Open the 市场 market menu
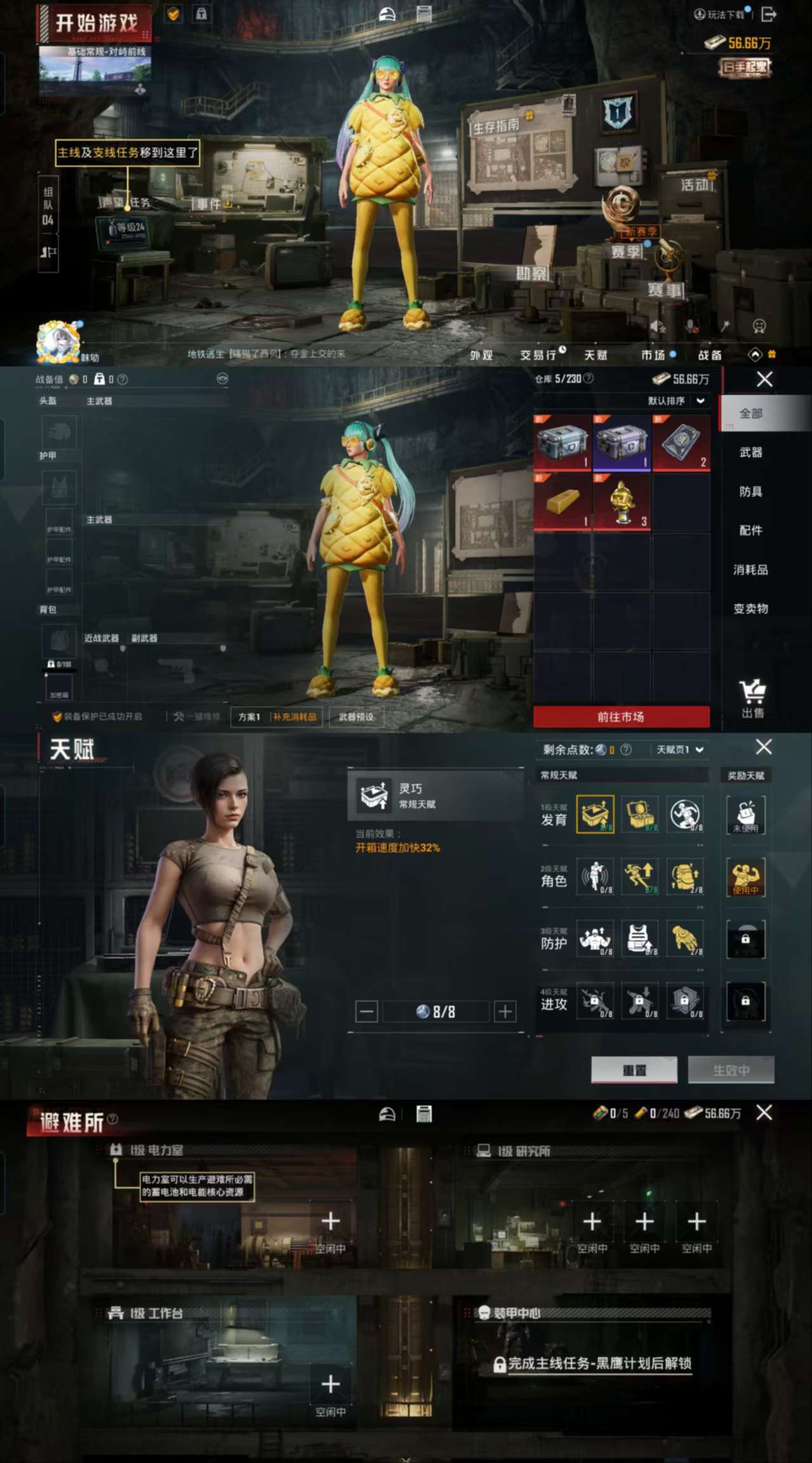Screen dimensions: 812x1463 653,355
